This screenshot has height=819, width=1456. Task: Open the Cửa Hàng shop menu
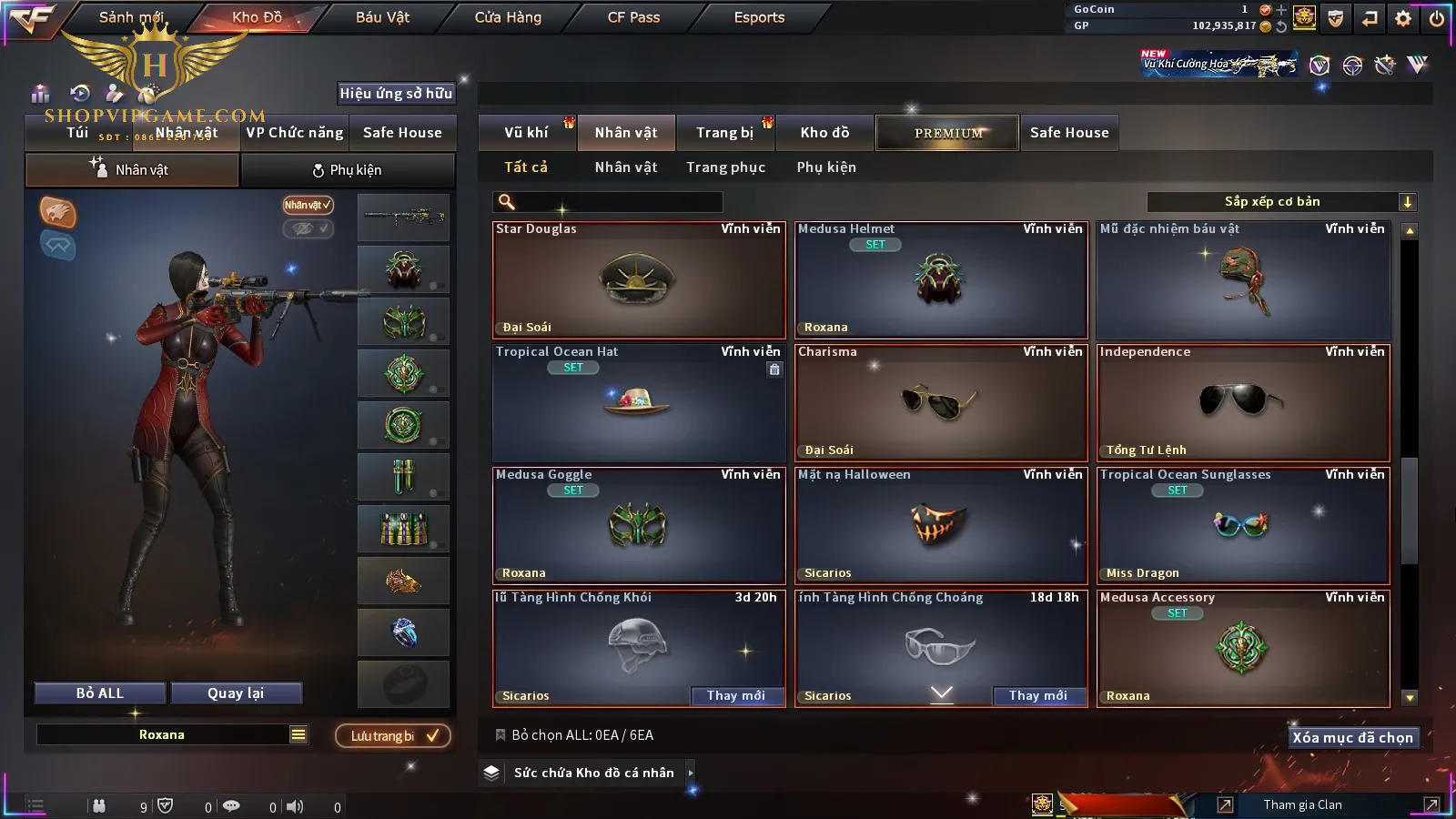(508, 17)
